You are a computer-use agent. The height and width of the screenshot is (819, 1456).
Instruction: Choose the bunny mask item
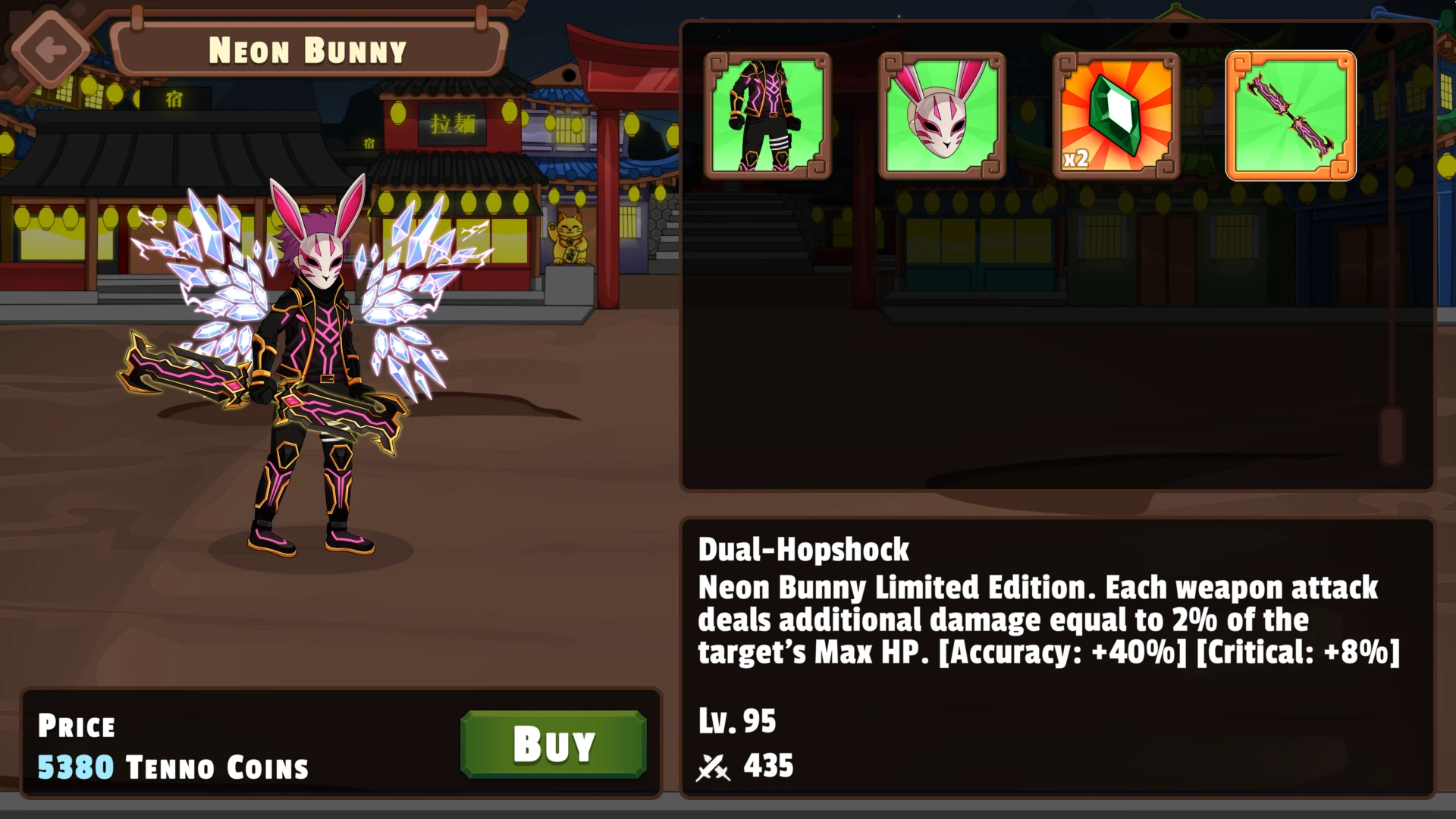tap(942, 116)
